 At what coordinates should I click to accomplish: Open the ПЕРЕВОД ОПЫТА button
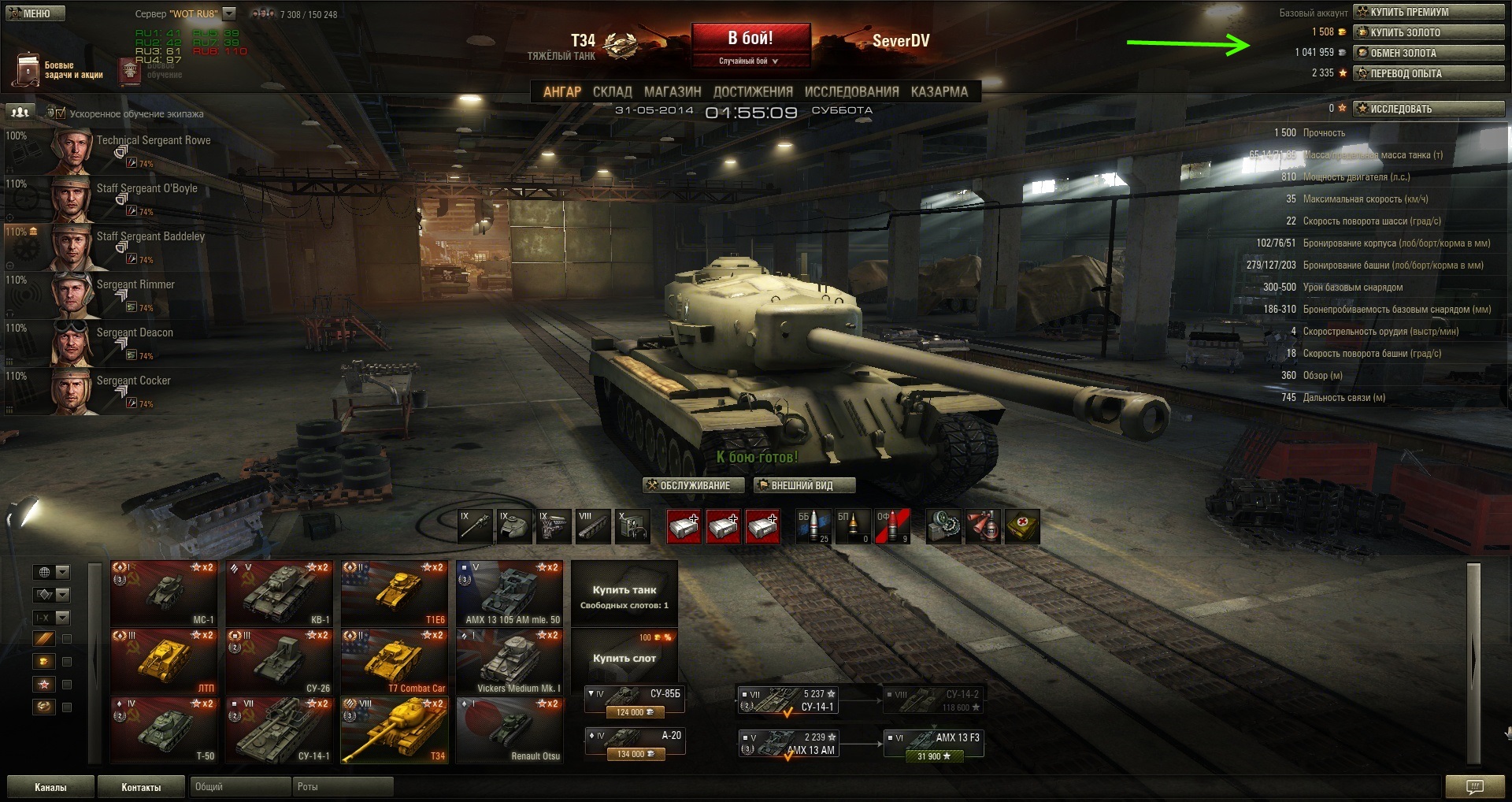(1428, 73)
